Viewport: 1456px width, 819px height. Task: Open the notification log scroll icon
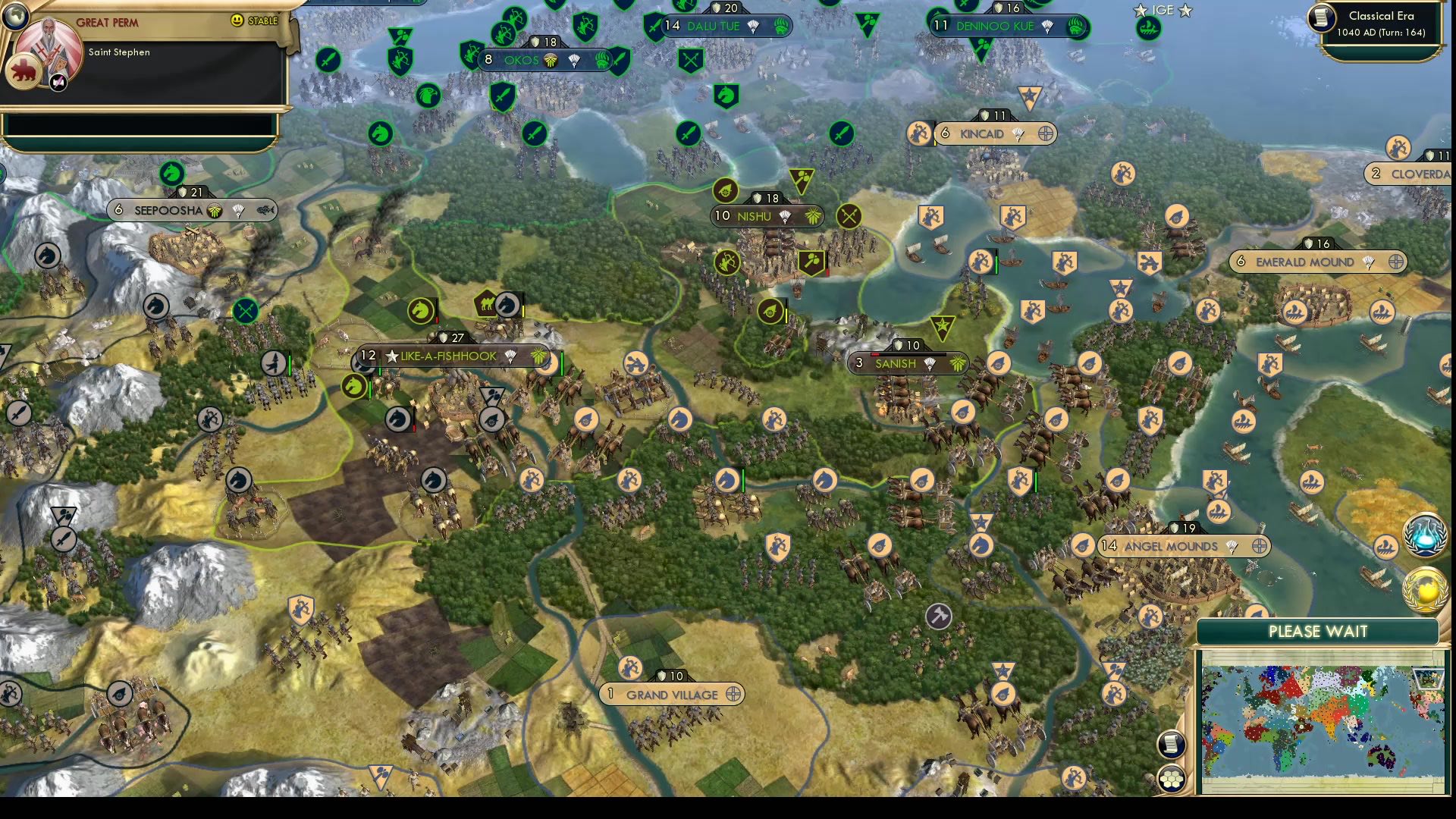(1171, 744)
